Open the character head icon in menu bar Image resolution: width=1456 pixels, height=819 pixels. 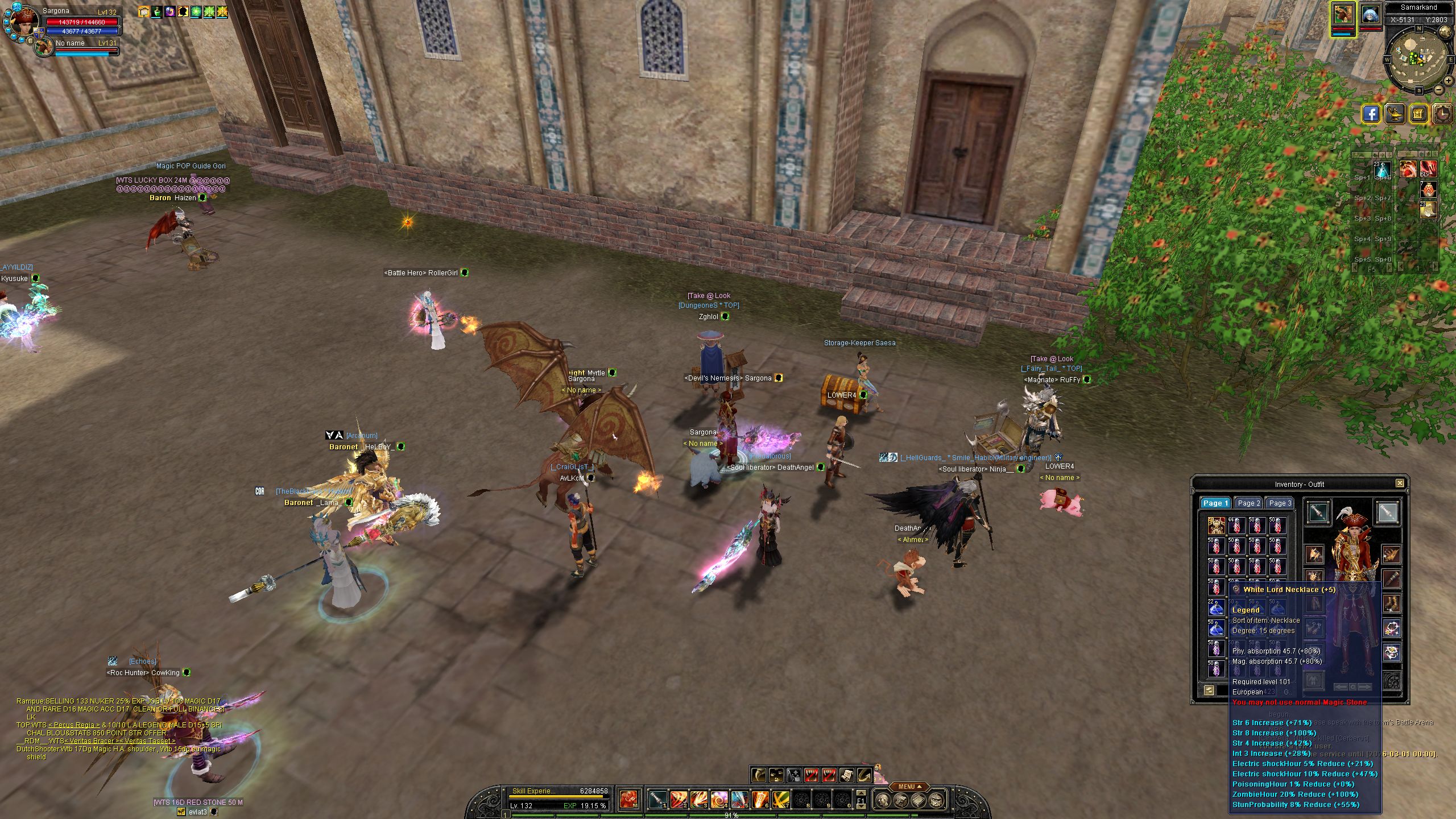[x=883, y=801]
